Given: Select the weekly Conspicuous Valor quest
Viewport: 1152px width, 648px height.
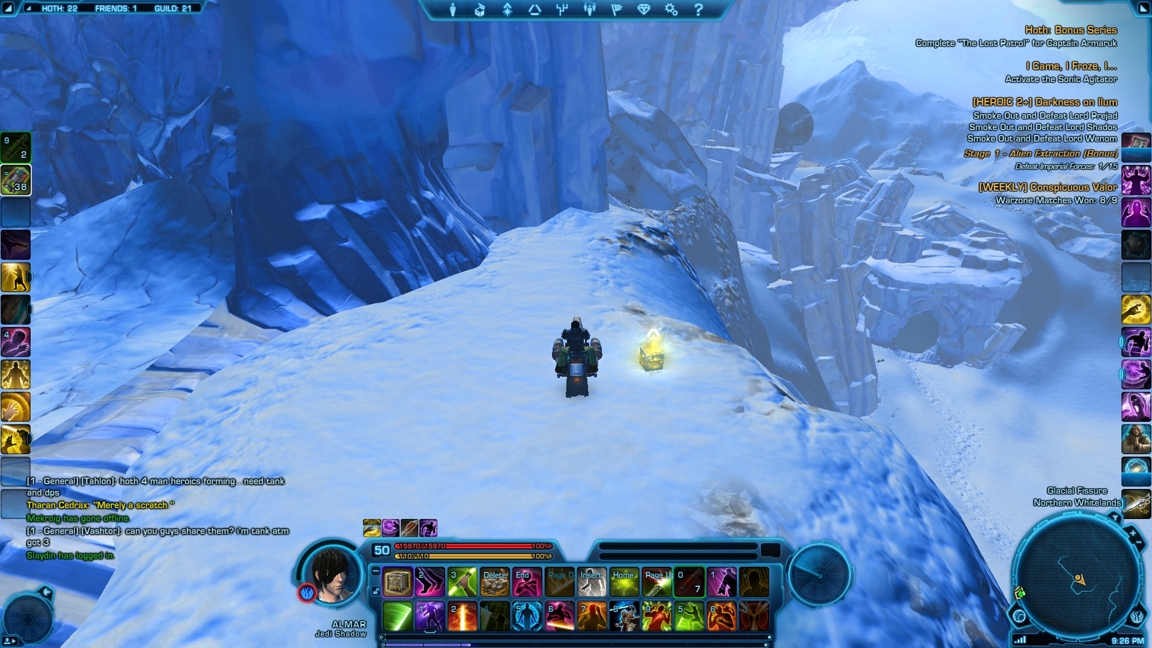Looking at the screenshot, I should (x=1047, y=187).
